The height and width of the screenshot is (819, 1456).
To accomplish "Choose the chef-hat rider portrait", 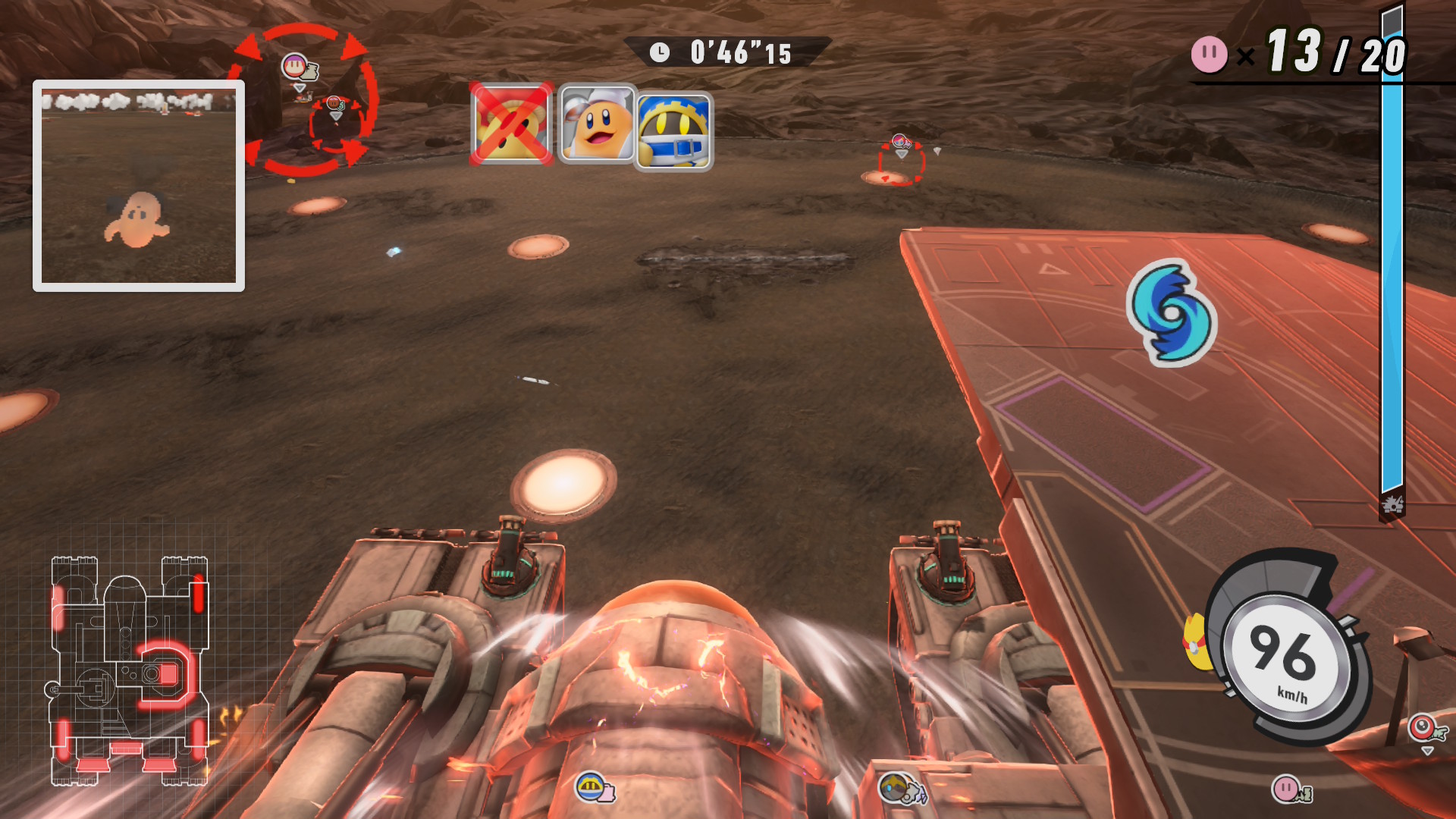I will pyautogui.click(x=597, y=124).
